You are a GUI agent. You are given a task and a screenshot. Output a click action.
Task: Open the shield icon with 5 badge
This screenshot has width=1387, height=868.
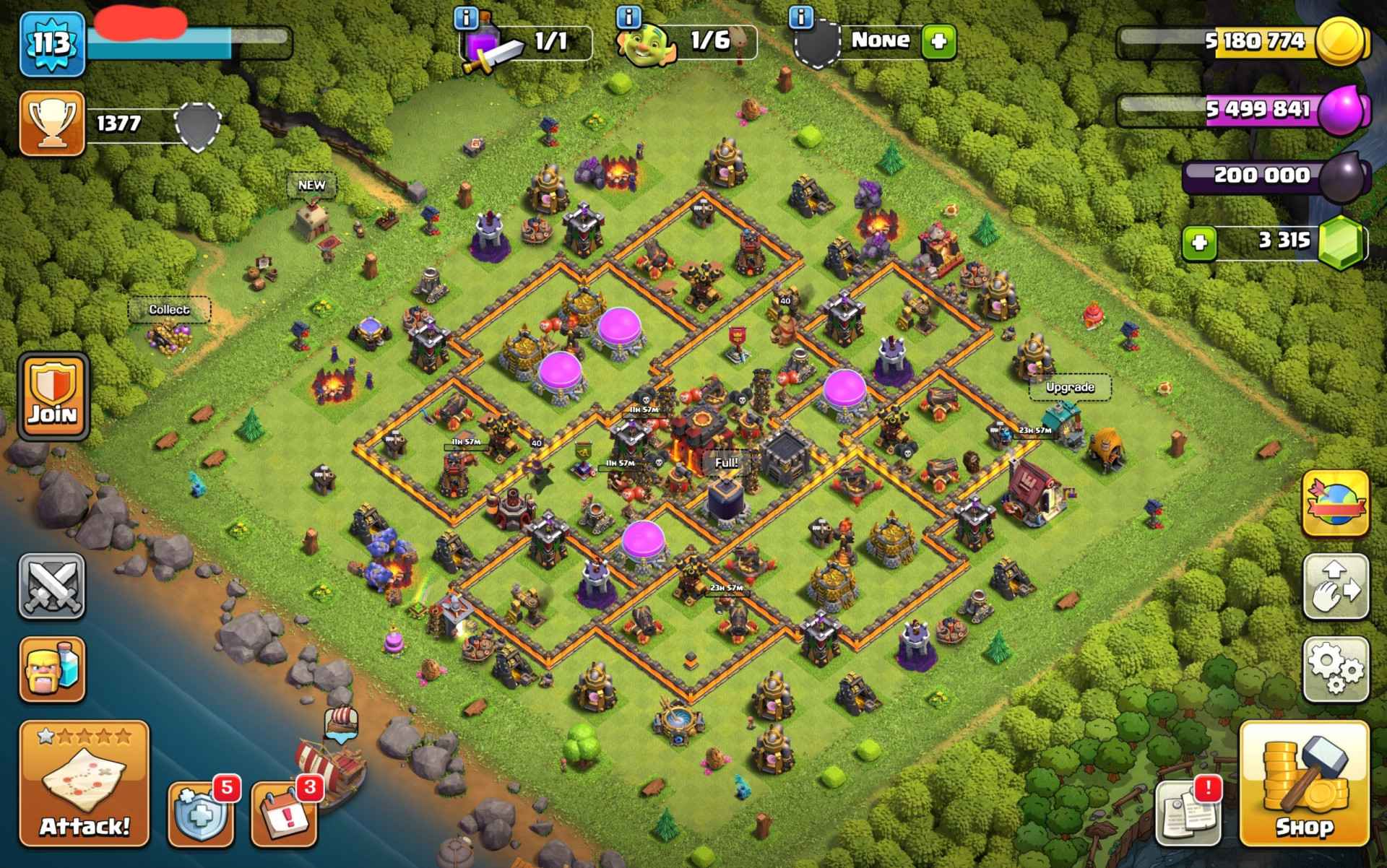pos(201,814)
